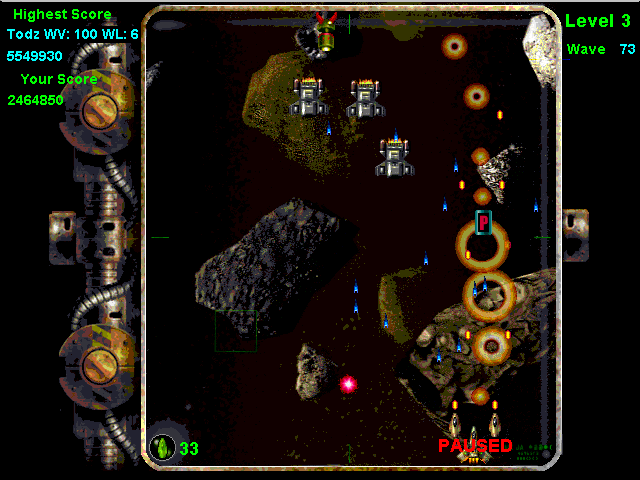This screenshot has width=640, height=480.
Task: Click the green crystal icon beside the 33
Action: pyautogui.click(x=161, y=448)
